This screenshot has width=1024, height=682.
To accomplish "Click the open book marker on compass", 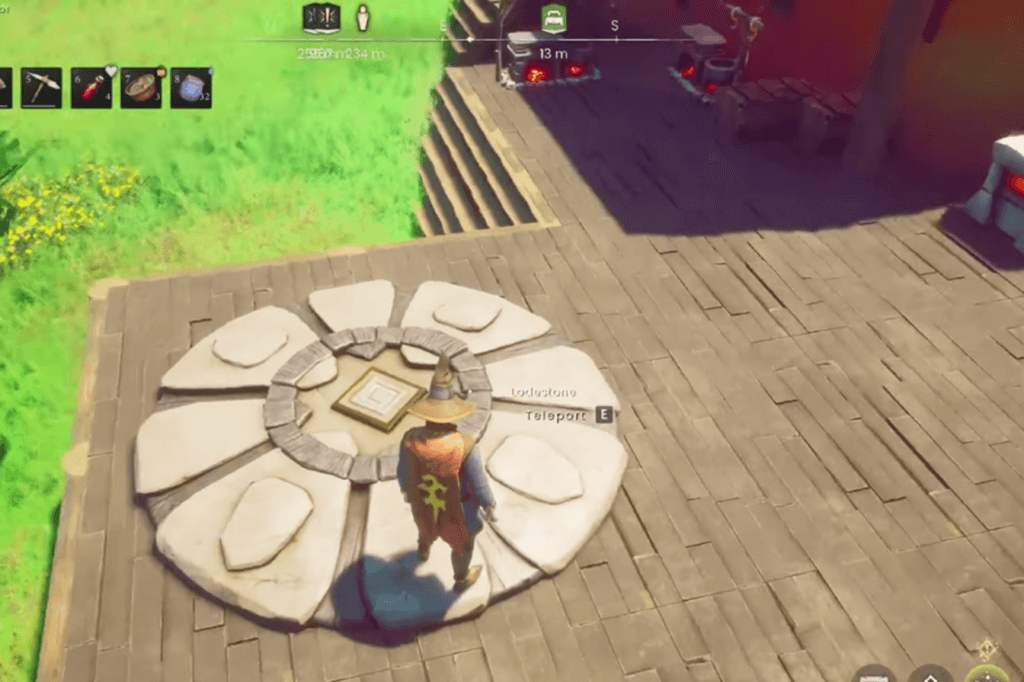I will pyautogui.click(x=321, y=17).
